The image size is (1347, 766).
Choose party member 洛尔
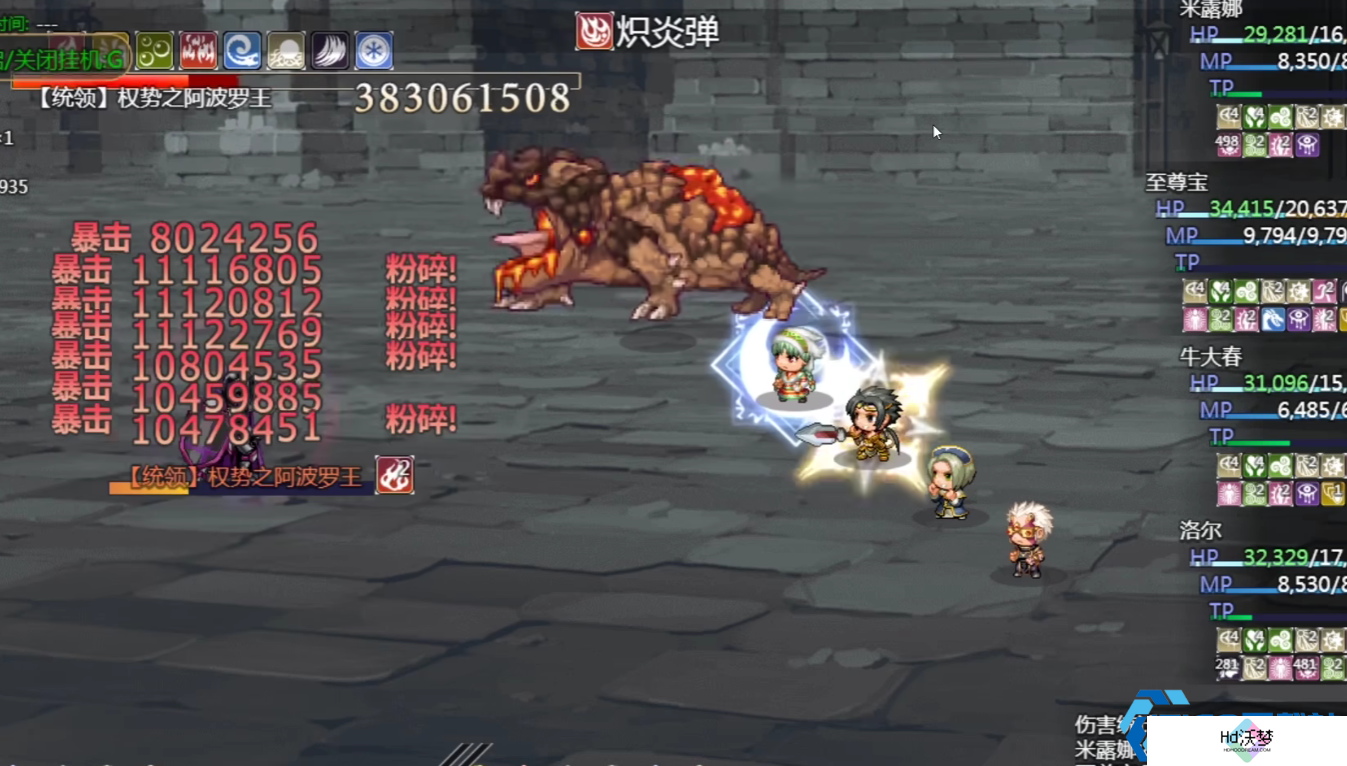[x=1200, y=530]
